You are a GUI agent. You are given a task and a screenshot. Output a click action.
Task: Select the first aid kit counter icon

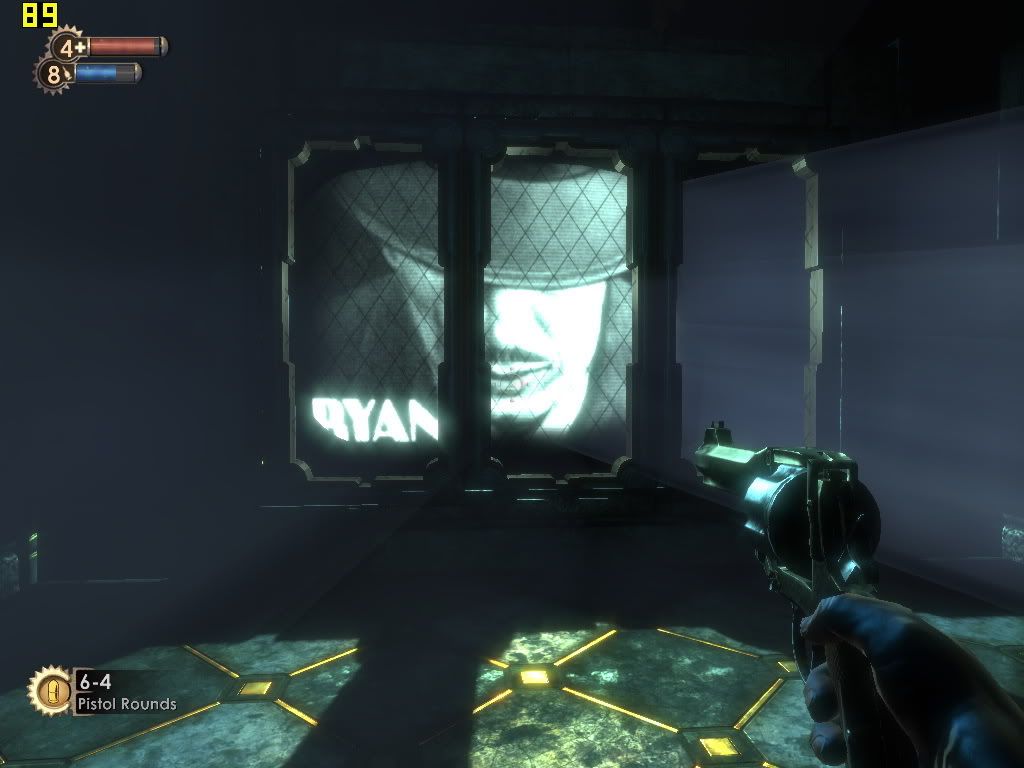tap(68, 46)
